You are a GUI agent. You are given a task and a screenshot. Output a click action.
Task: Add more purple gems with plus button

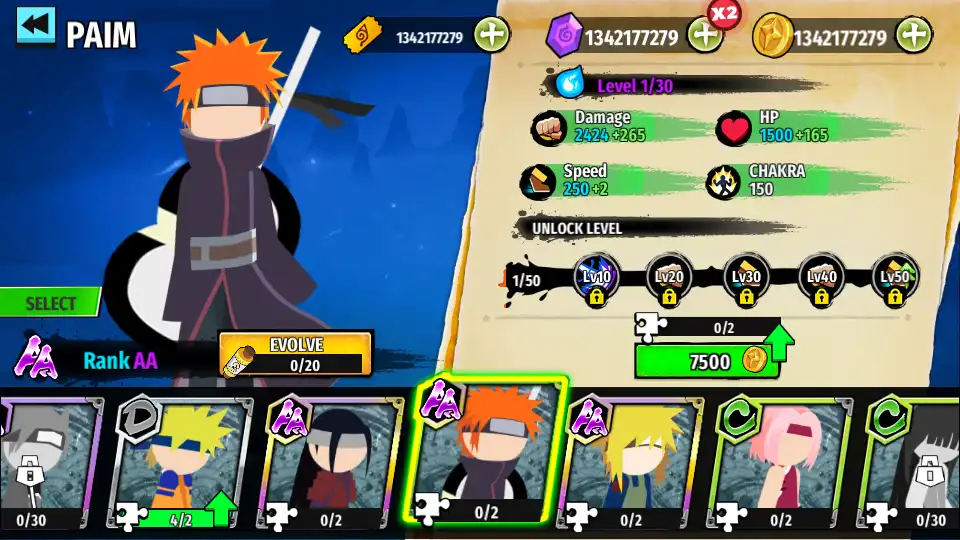704,36
